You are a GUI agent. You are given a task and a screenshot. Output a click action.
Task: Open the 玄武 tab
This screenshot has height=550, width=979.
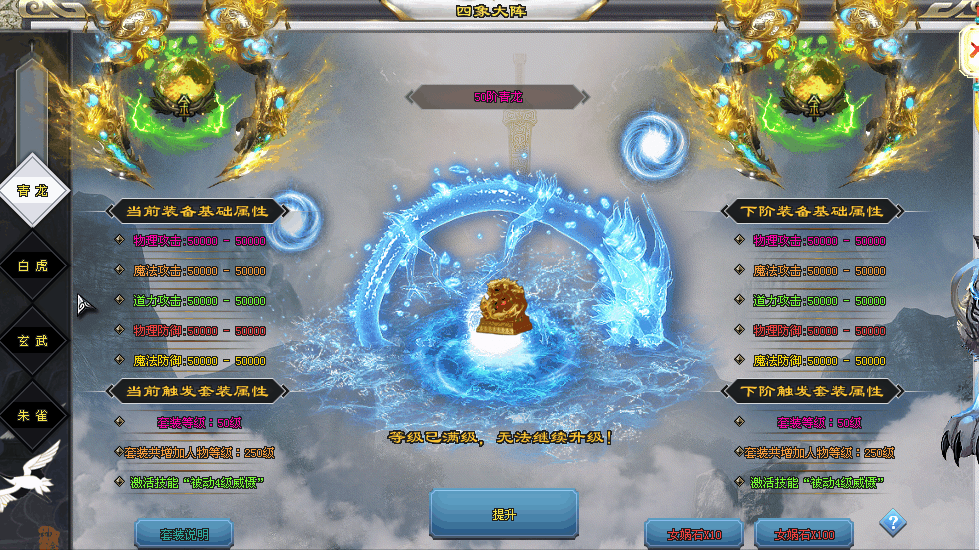[33, 341]
